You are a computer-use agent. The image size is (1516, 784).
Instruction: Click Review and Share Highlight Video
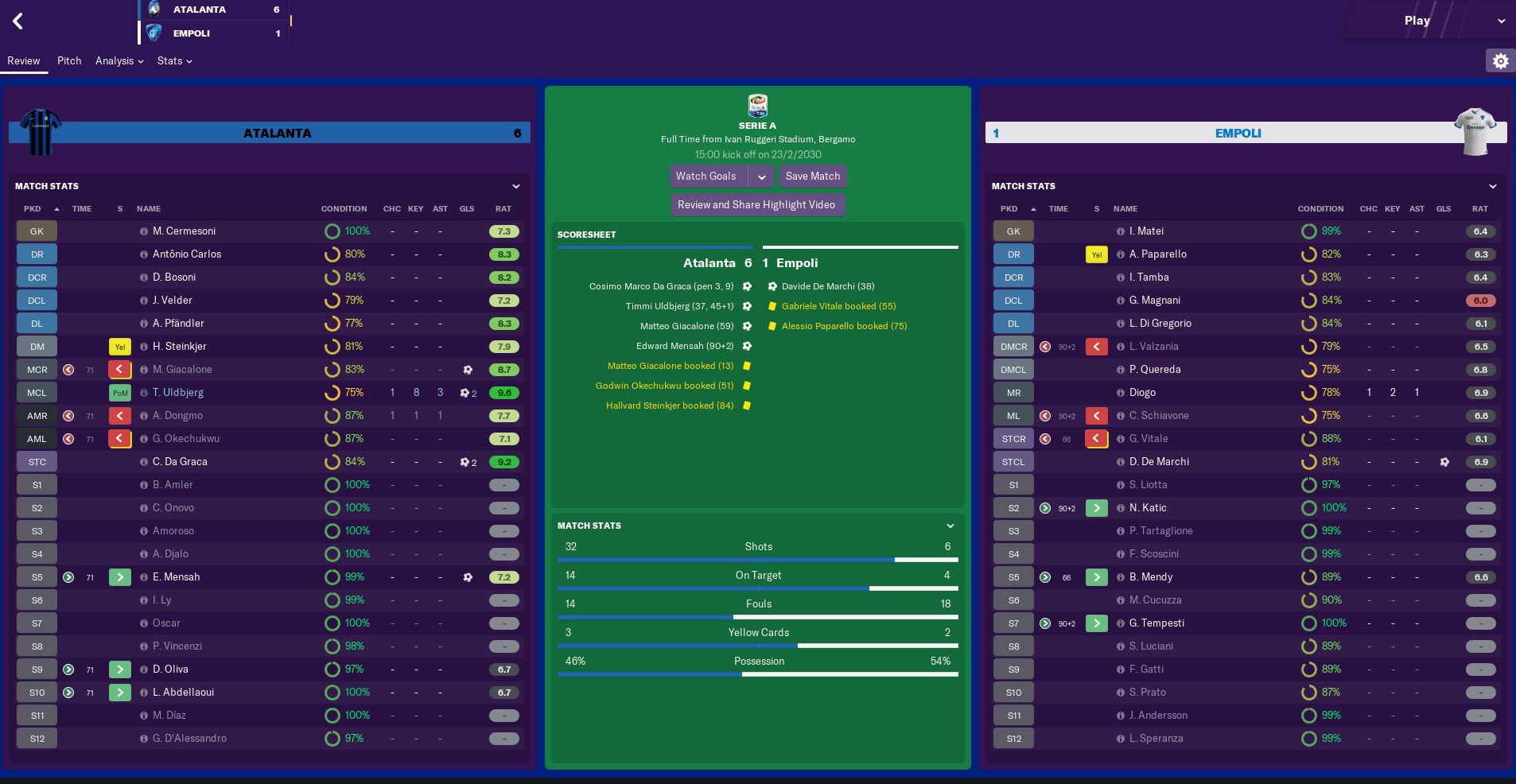(756, 204)
